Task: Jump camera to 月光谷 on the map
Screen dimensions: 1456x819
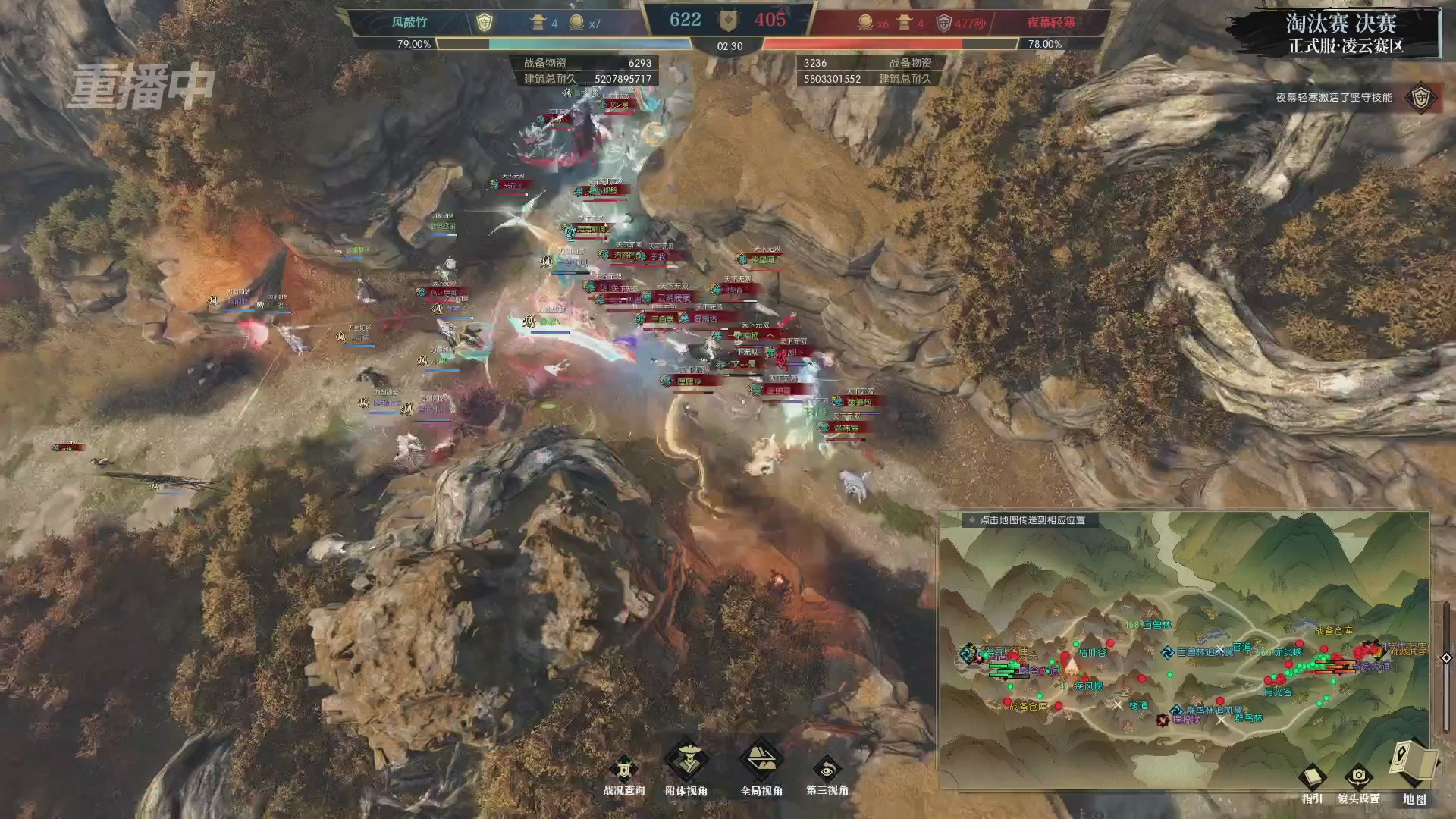Action: pos(1278,692)
